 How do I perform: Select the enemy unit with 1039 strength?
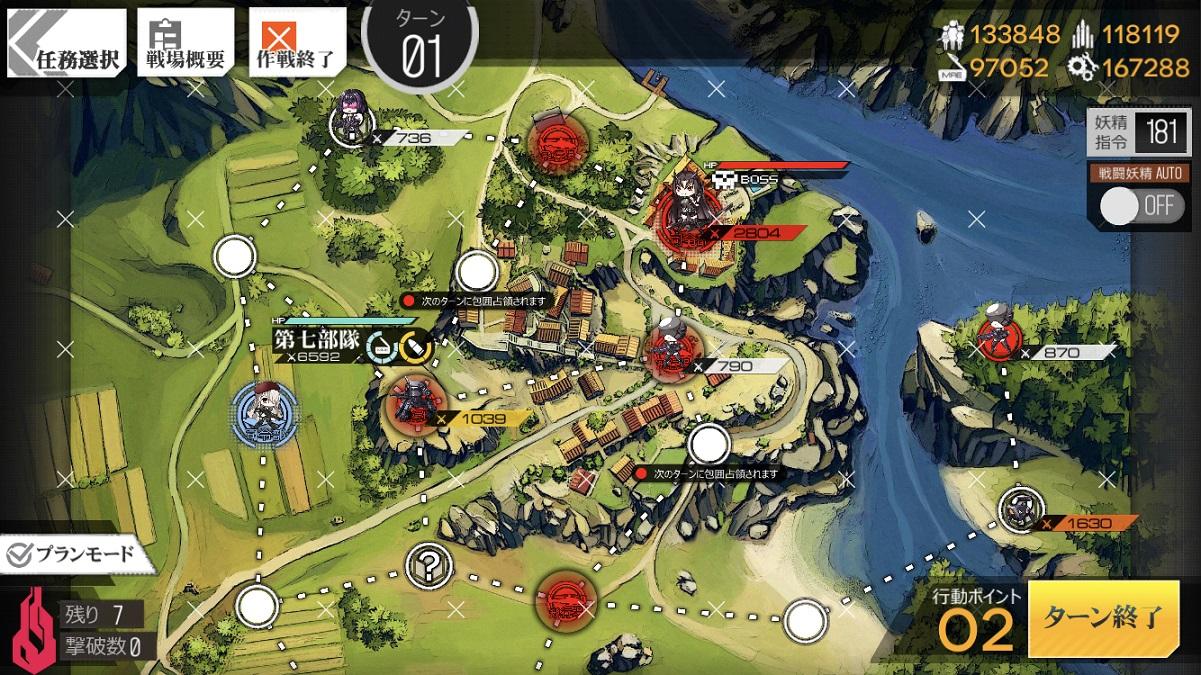410,407
